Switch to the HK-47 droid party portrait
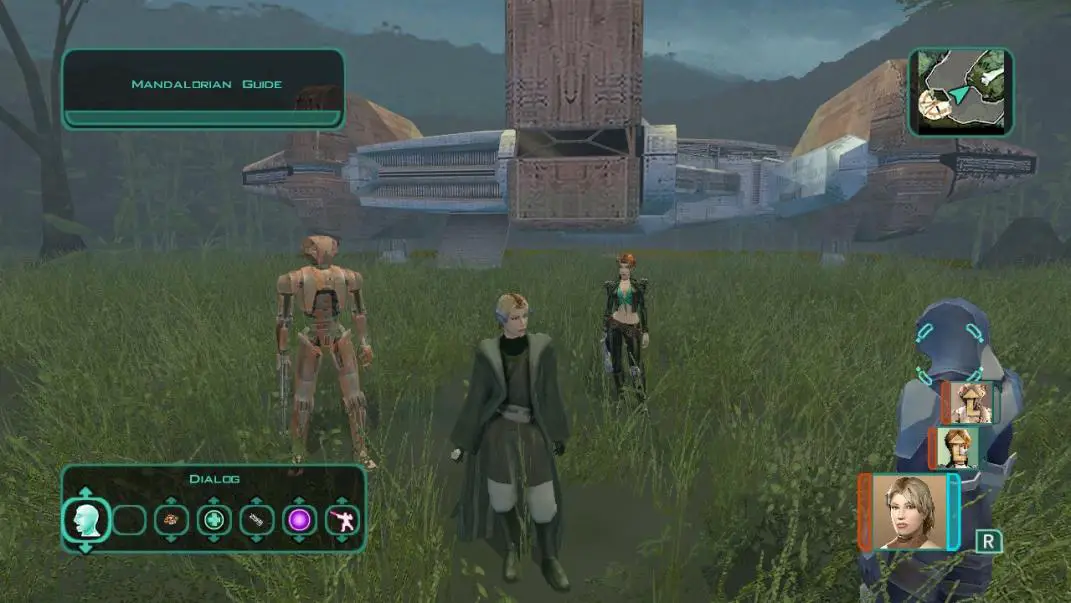 [x=970, y=402]
